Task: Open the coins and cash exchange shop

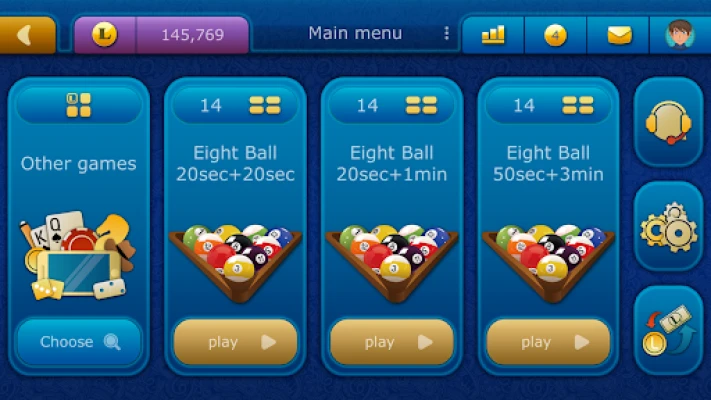Action: point(668,331)
